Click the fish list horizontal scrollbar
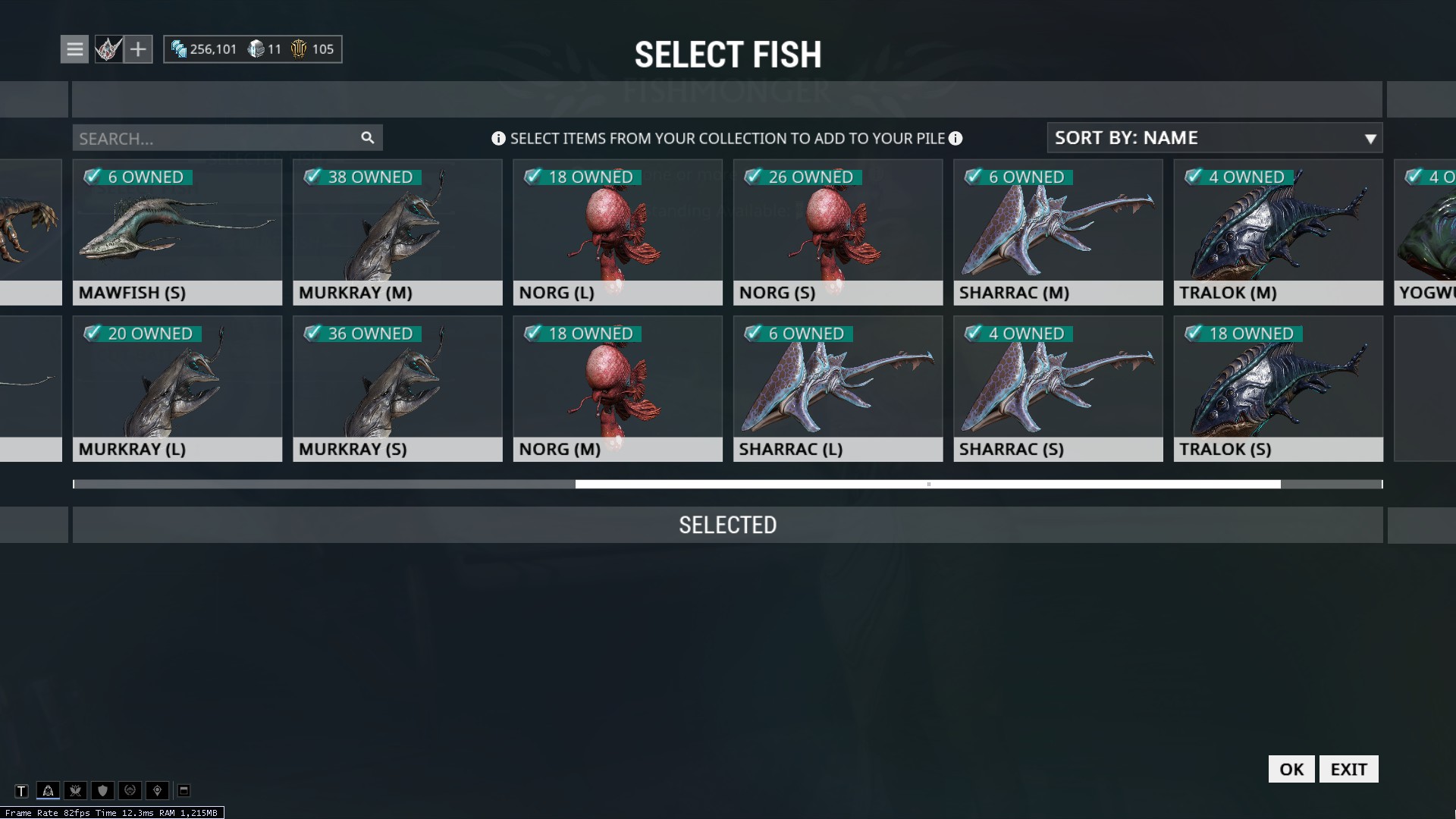1456x819 pixels. 927,484
